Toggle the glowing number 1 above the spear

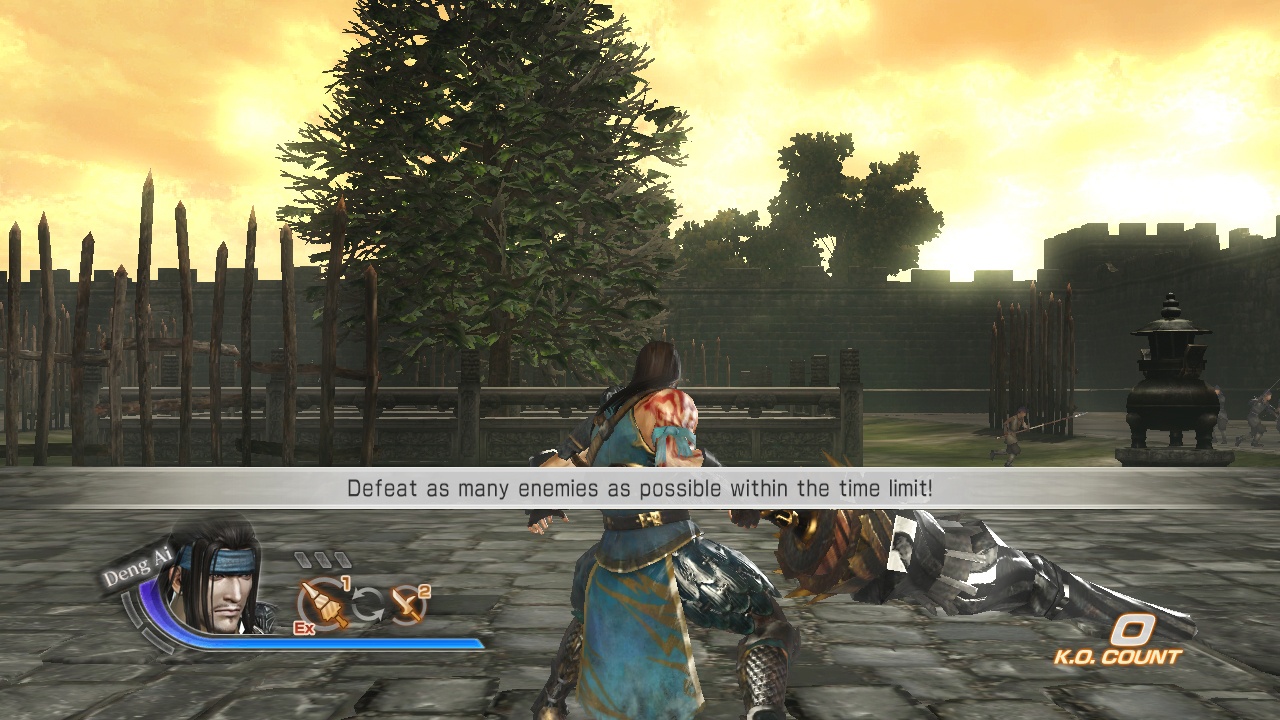click(x=346, y=583)
